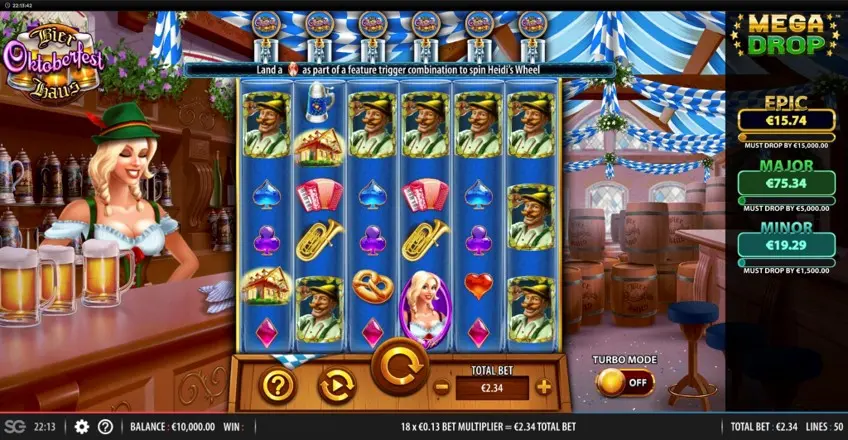
Task: Open the autoplay options
Action: click(337, 385)
